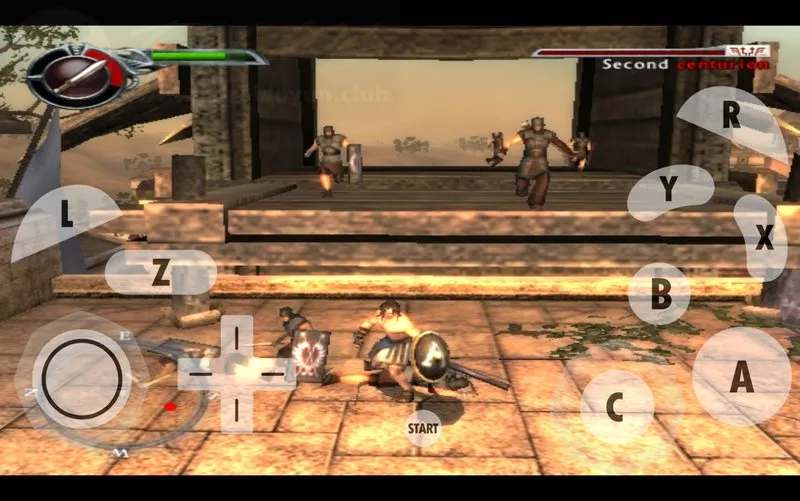Tap the X touch button
The image size is (800, 501).
762,238
